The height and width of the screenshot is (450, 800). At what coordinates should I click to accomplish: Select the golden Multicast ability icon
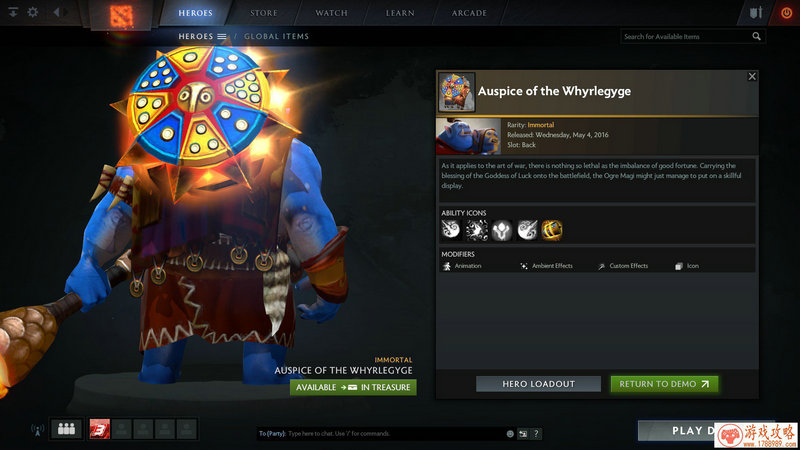click(552, 231)
